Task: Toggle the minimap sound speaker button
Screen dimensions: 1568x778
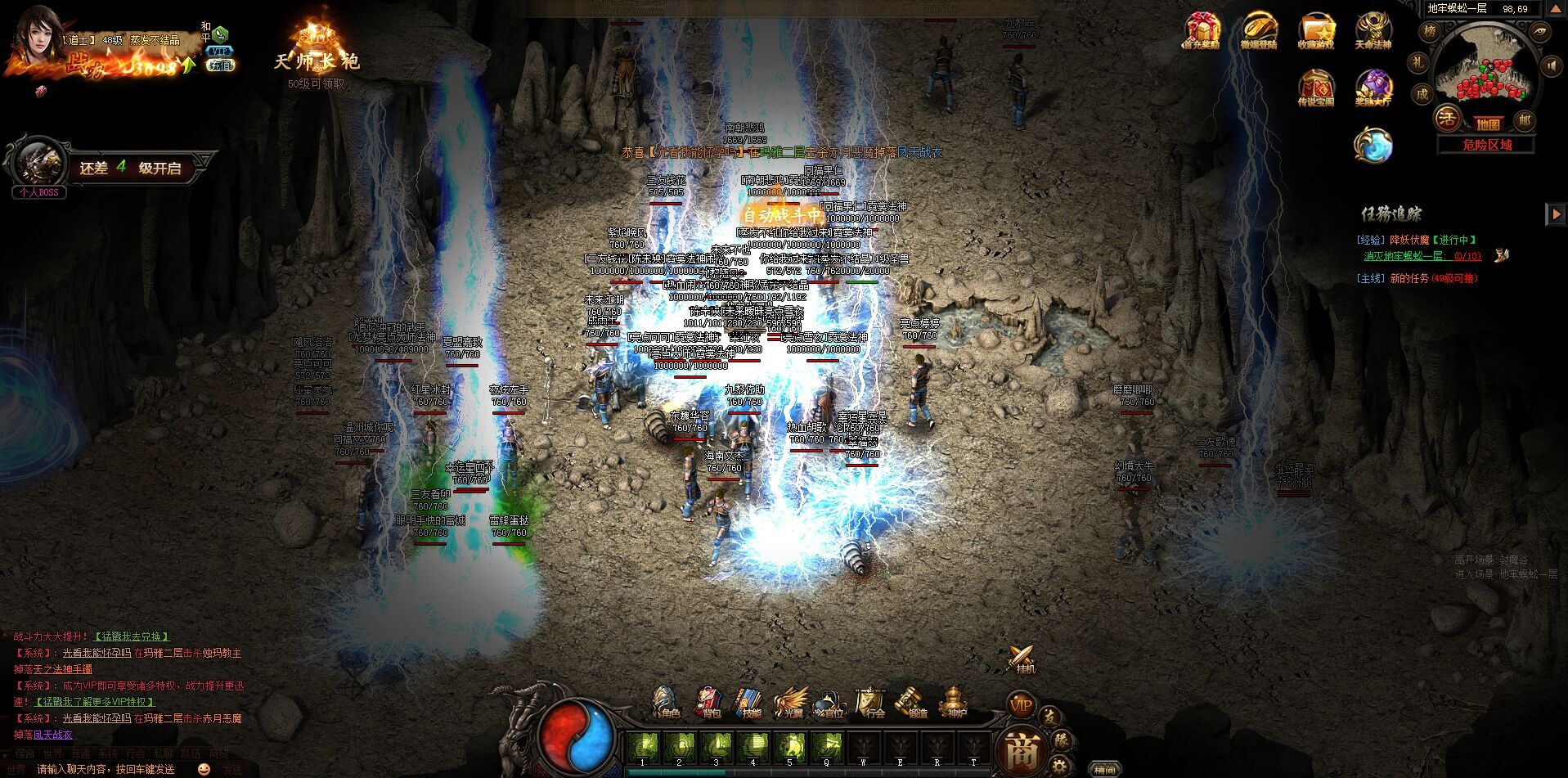Action: [1549, 65]
